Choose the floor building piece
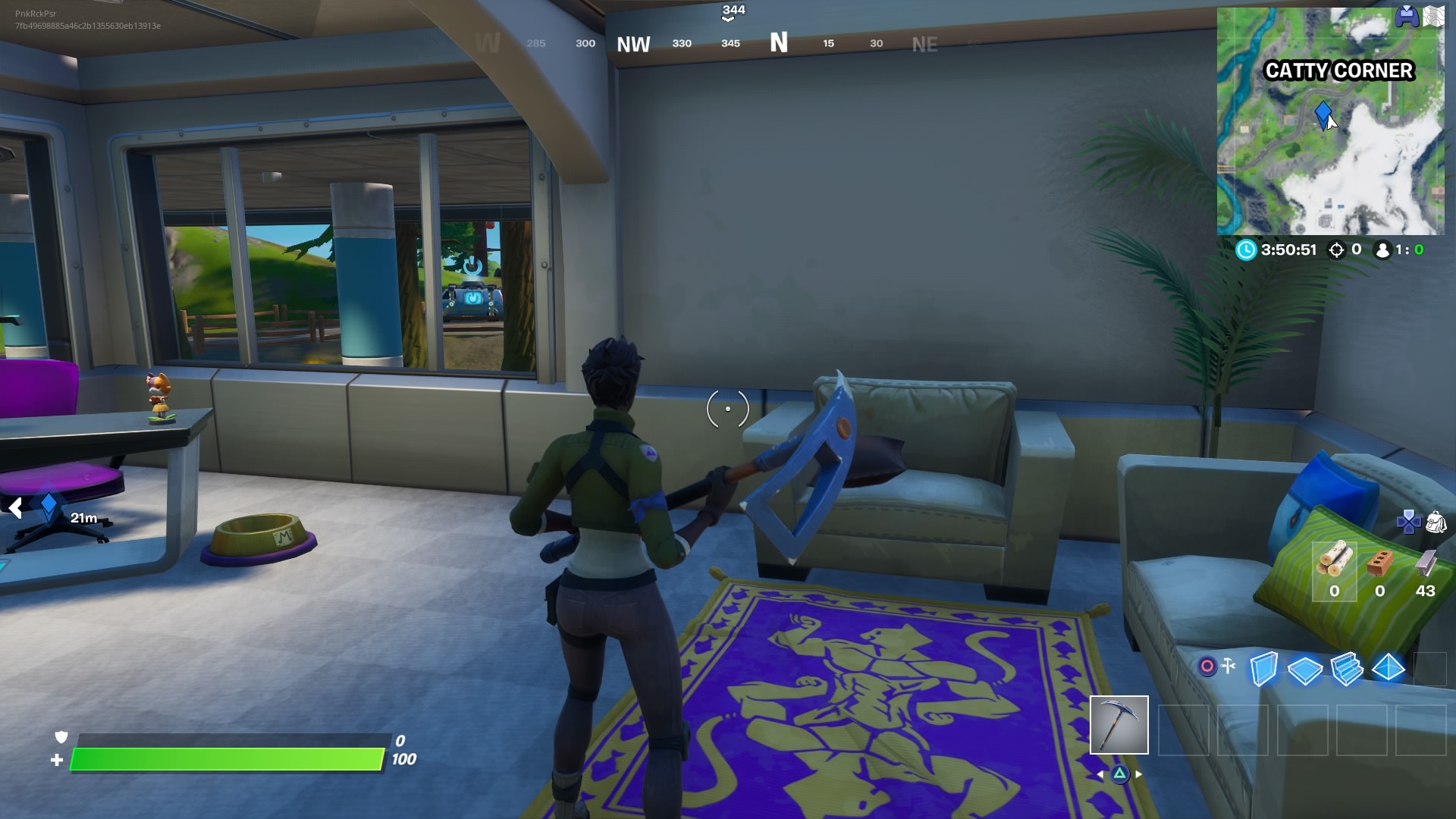 coord(1305,670)
